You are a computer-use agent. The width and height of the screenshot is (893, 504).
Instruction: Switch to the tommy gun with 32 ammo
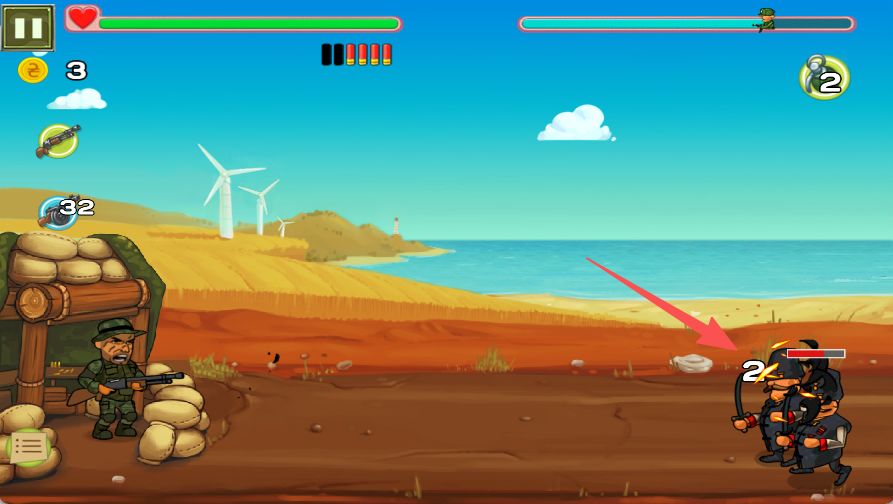tap(58, 212)
